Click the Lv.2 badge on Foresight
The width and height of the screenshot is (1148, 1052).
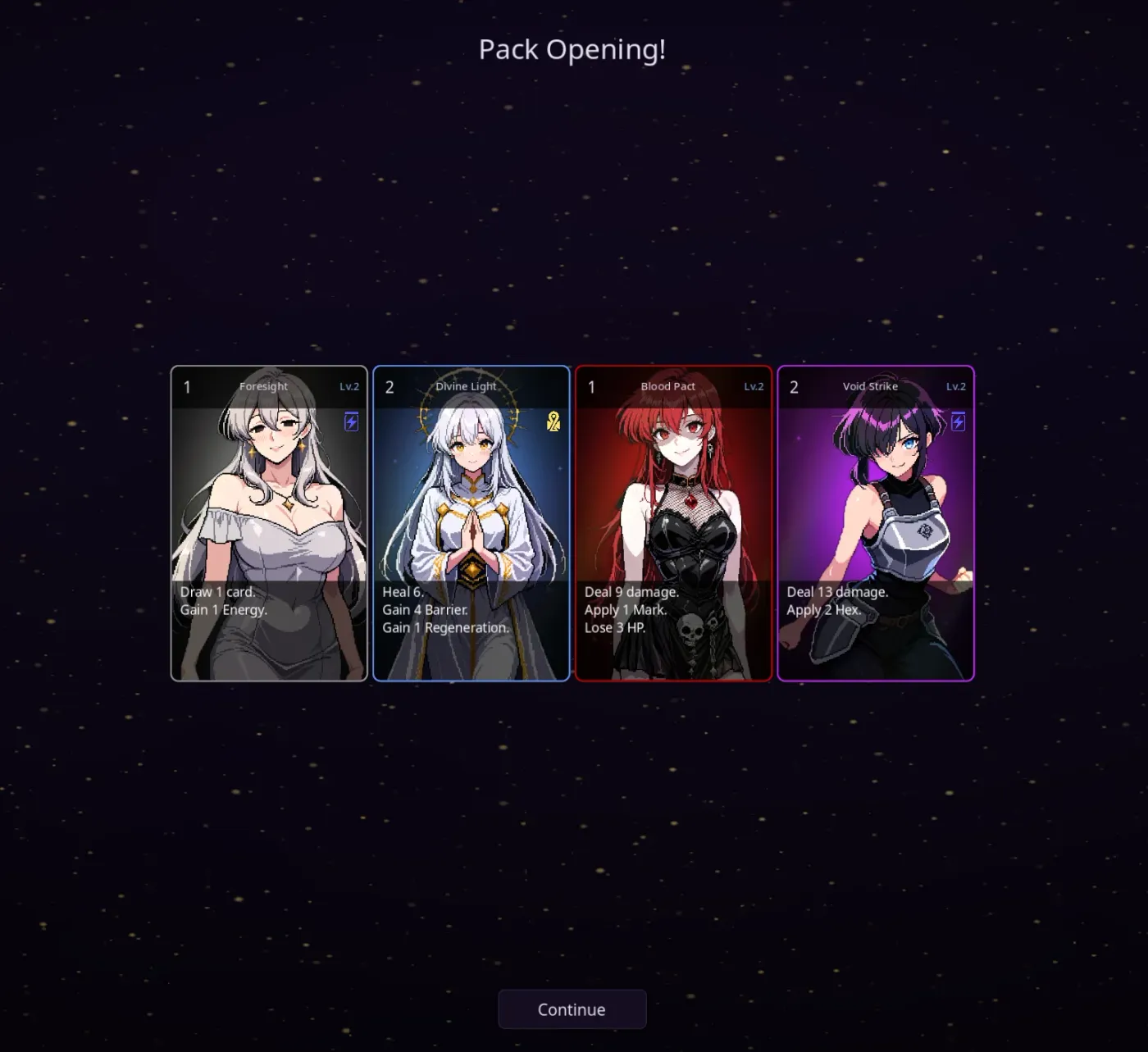(x=349, y=386)
